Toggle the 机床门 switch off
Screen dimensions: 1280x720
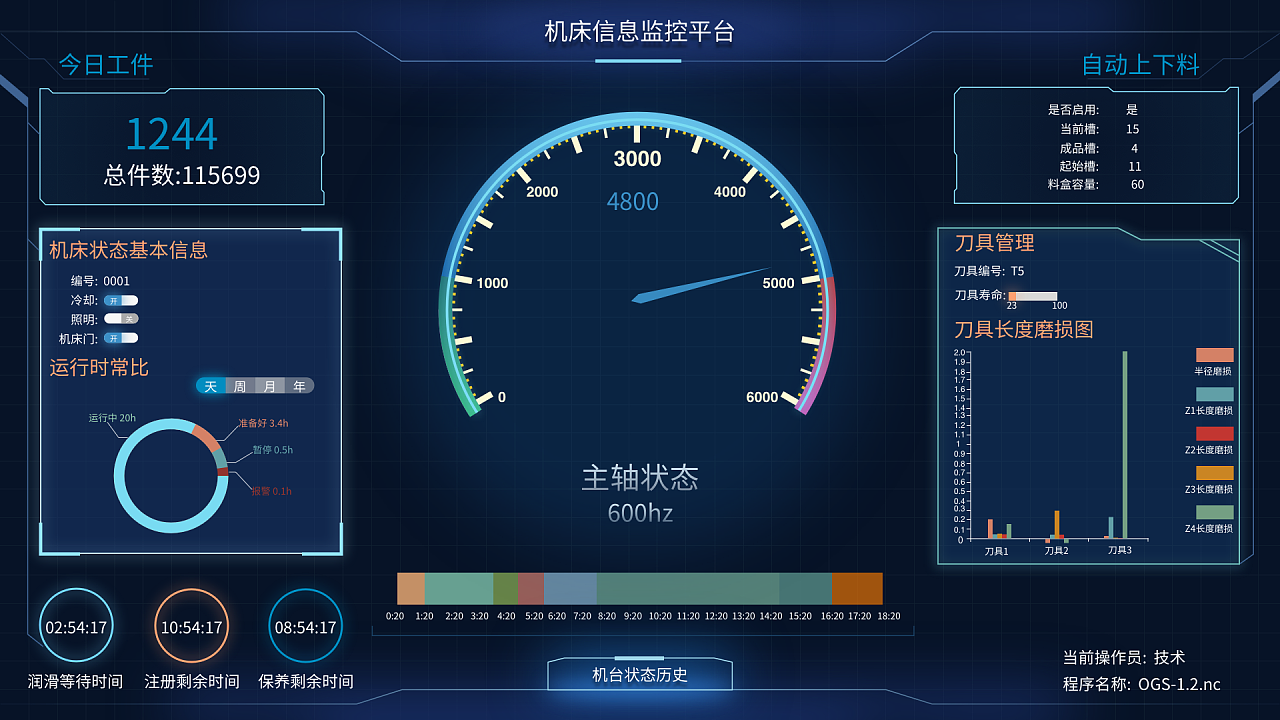pos(122,338)
